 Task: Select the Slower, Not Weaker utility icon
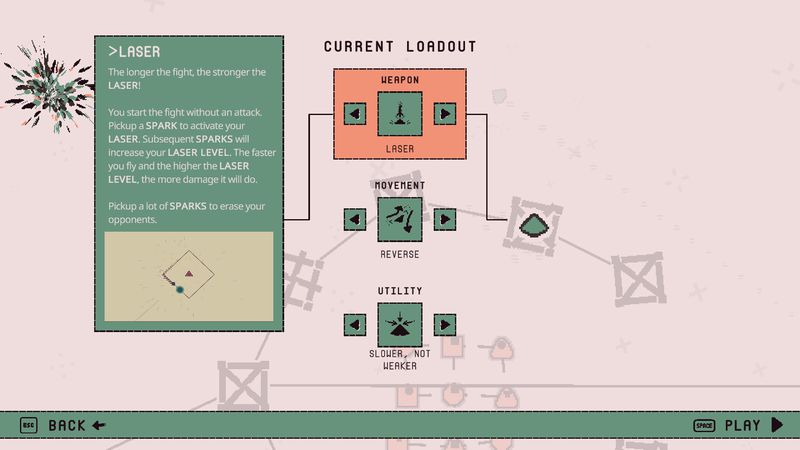[400, 325]
